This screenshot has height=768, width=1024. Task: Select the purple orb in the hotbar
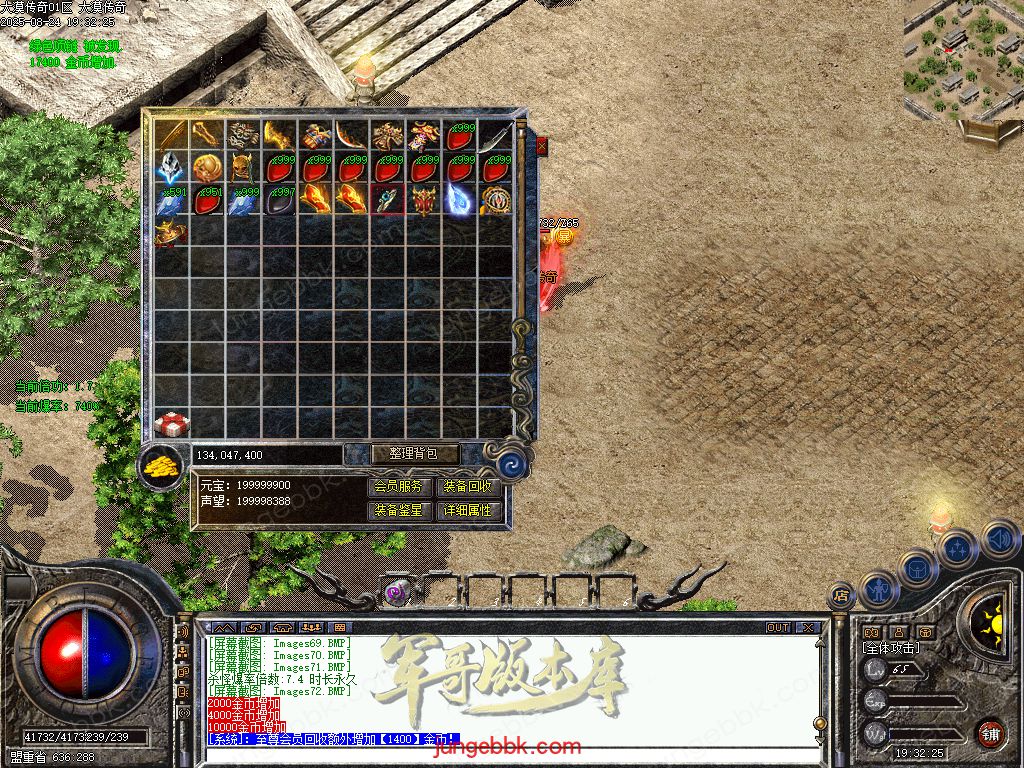click(x=395, y=593)
